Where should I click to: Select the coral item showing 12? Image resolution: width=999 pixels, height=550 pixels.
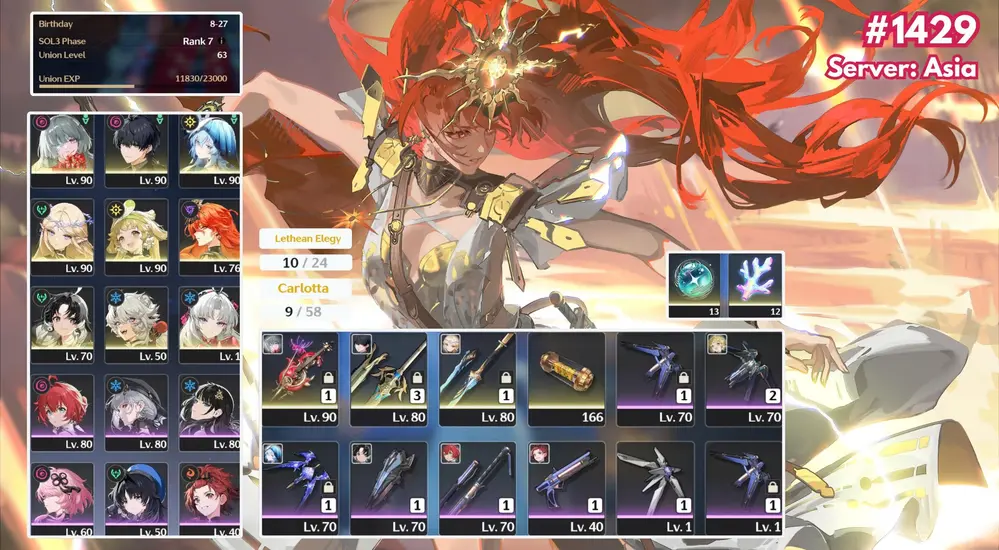pos(754,284)
